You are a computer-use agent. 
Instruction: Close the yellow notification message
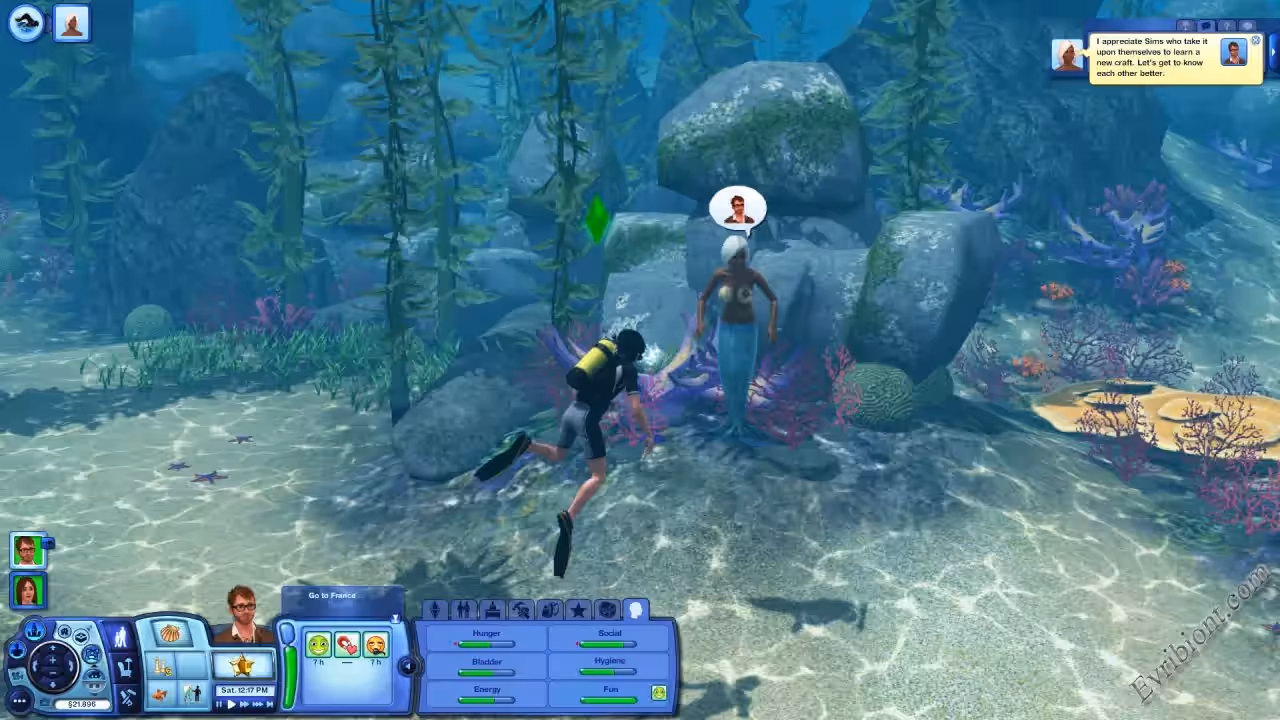pos(1256,41)
